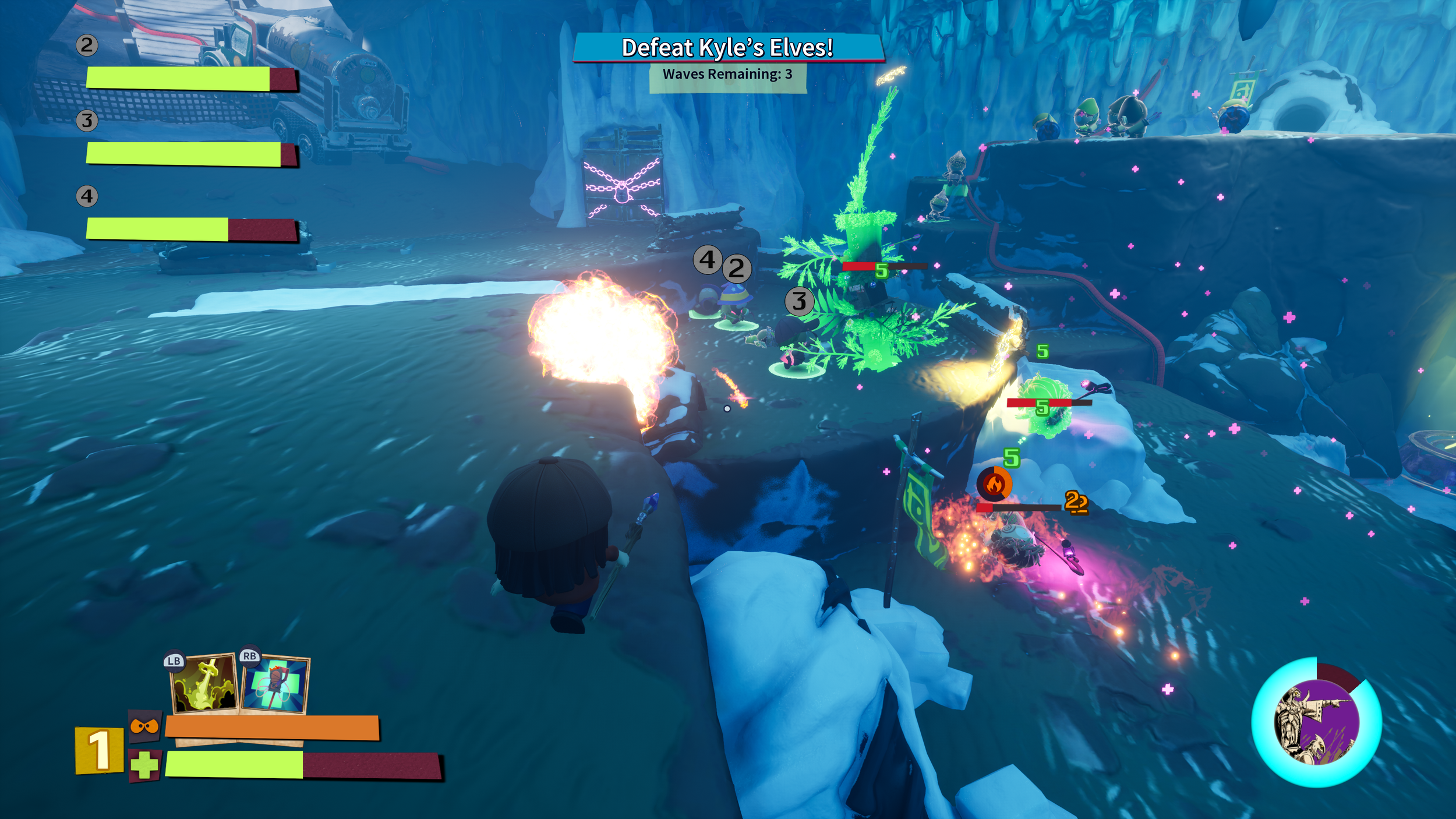Trigger the purple wizard ultimate ability icon

(x=1316, y=723)
